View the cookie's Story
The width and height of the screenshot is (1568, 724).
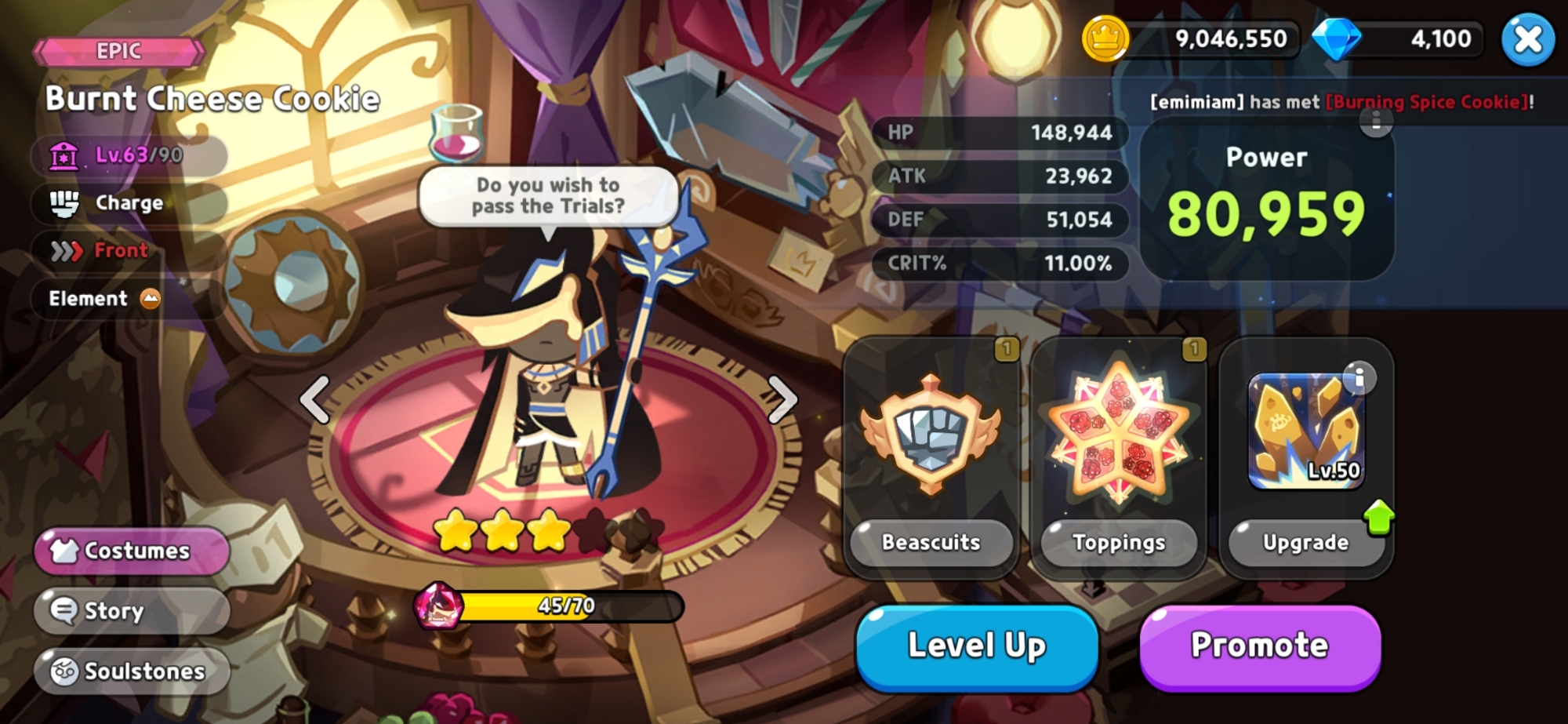coord(132,610)
